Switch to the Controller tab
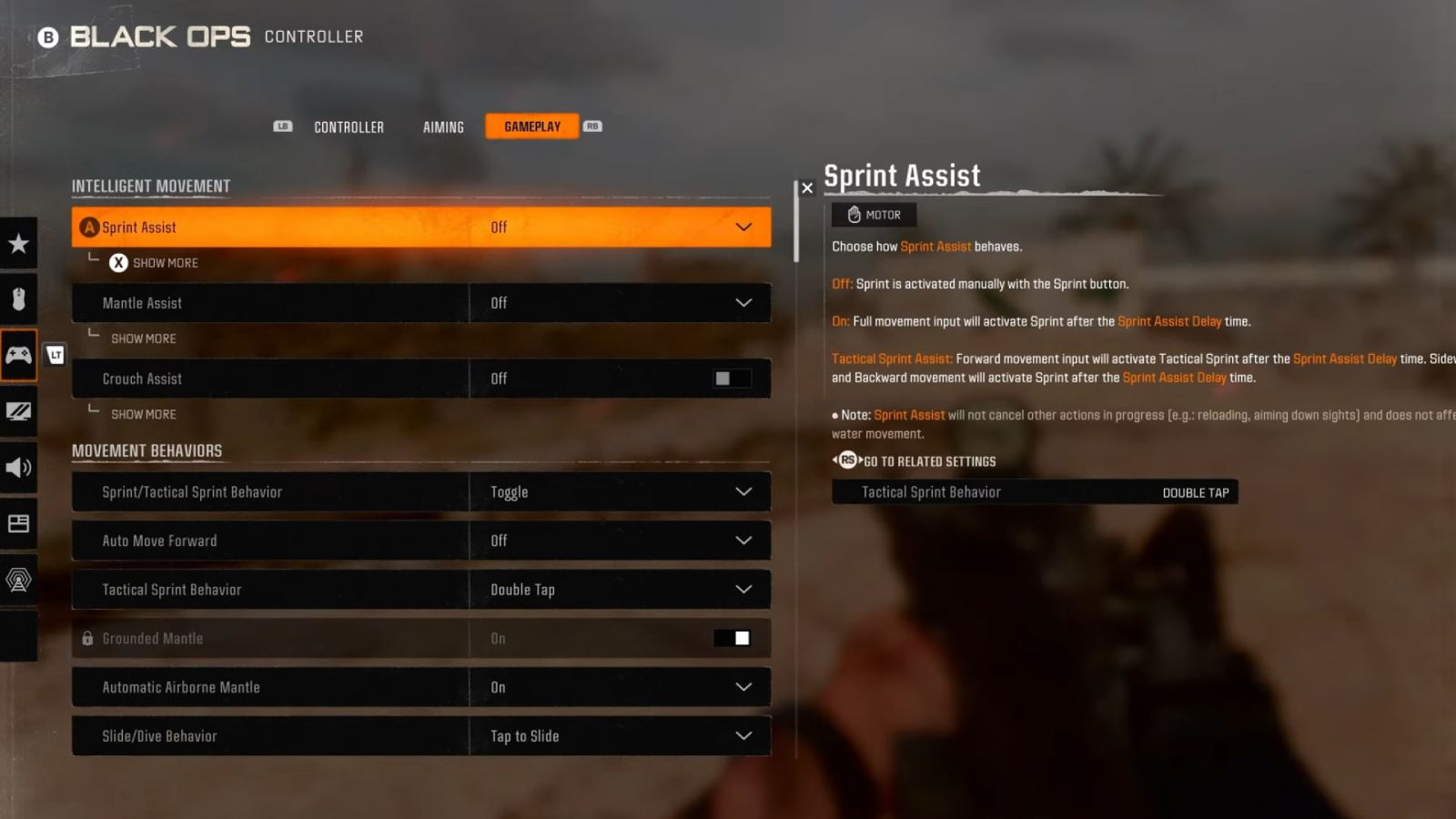Screen dimensions: 1456x819 coord(349,126)
